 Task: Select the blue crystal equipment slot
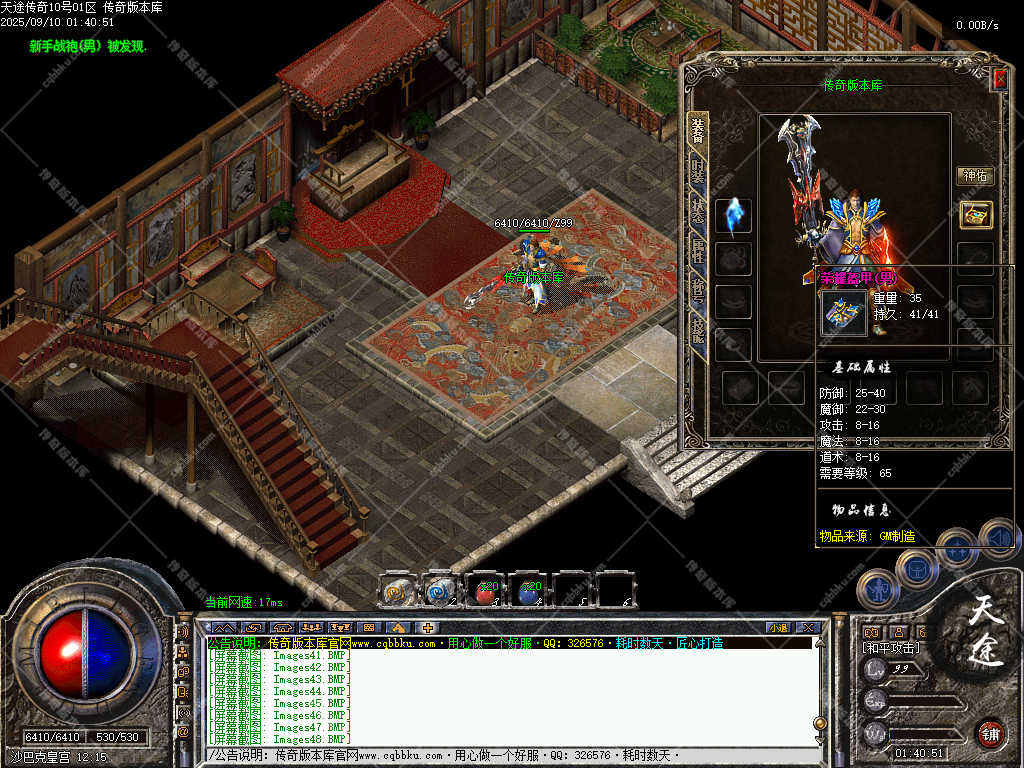point(734,217)
